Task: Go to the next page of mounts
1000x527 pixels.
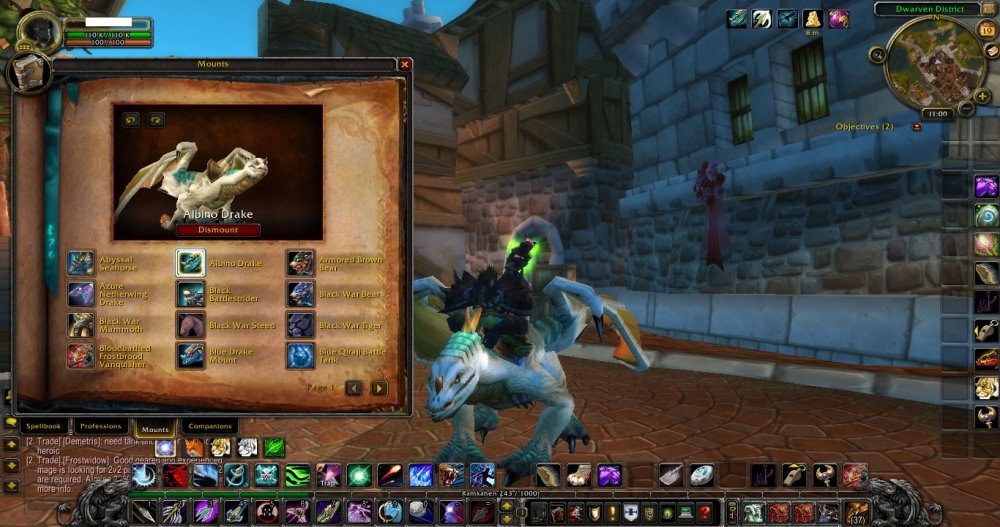Action: [379, 388]
